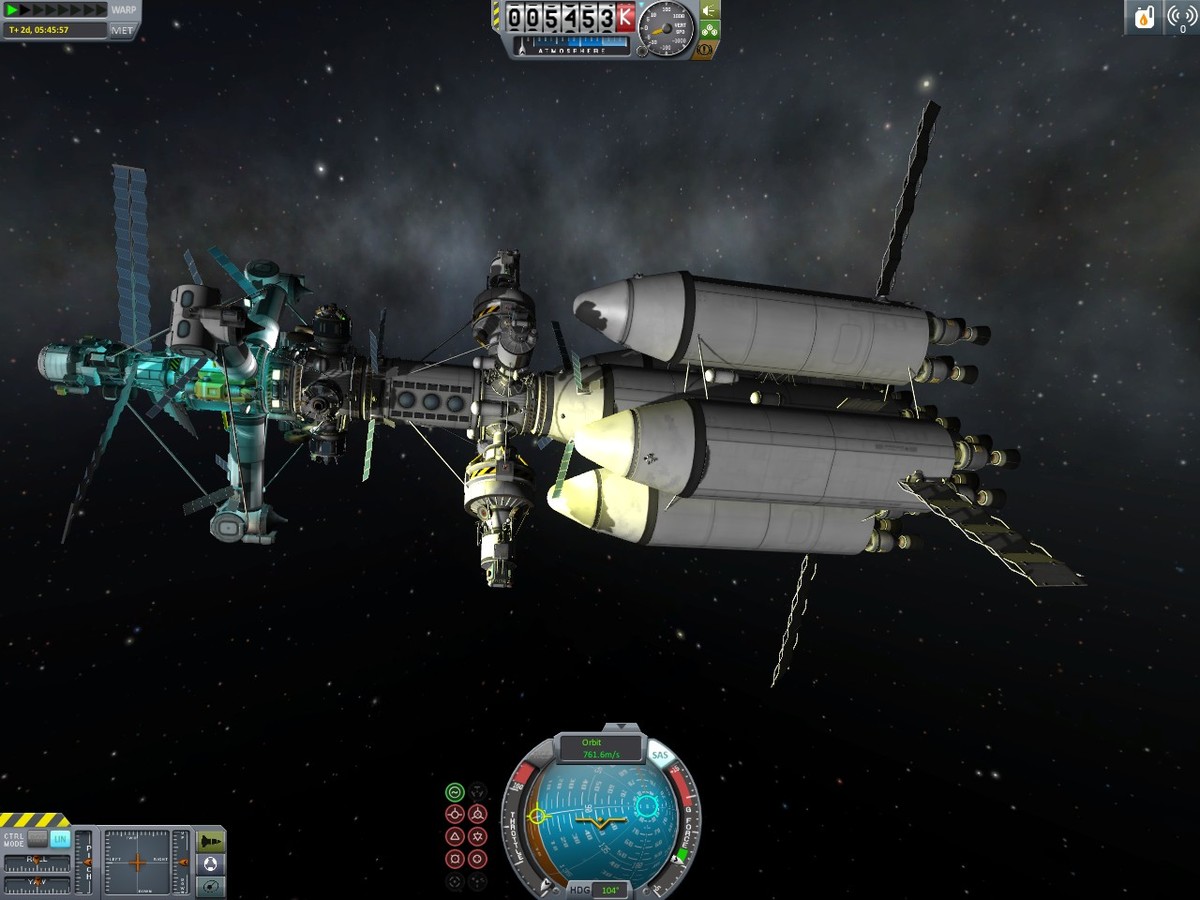Choose the anti-normal SAS mode icon

pyautogui.click(x=478, y=836)
